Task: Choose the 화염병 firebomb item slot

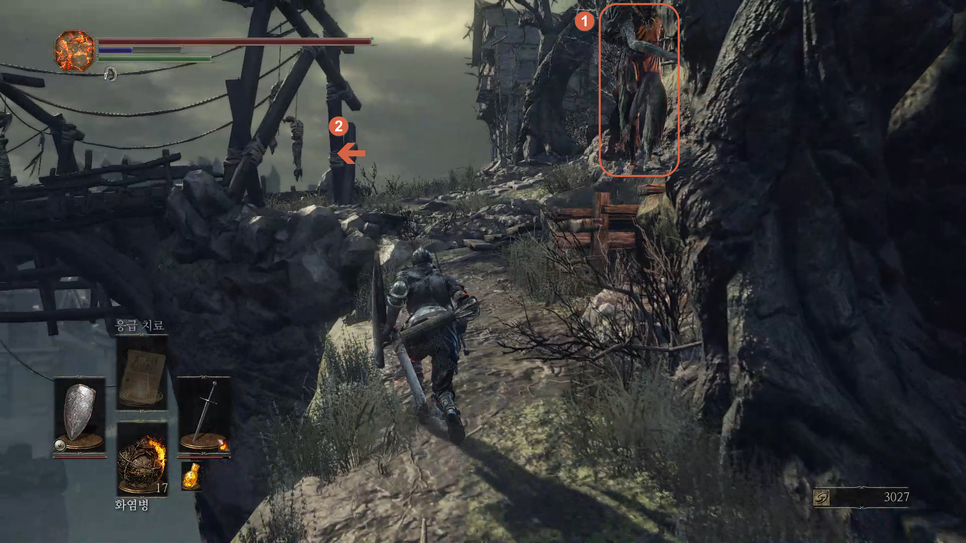Action: click(141, 458)
